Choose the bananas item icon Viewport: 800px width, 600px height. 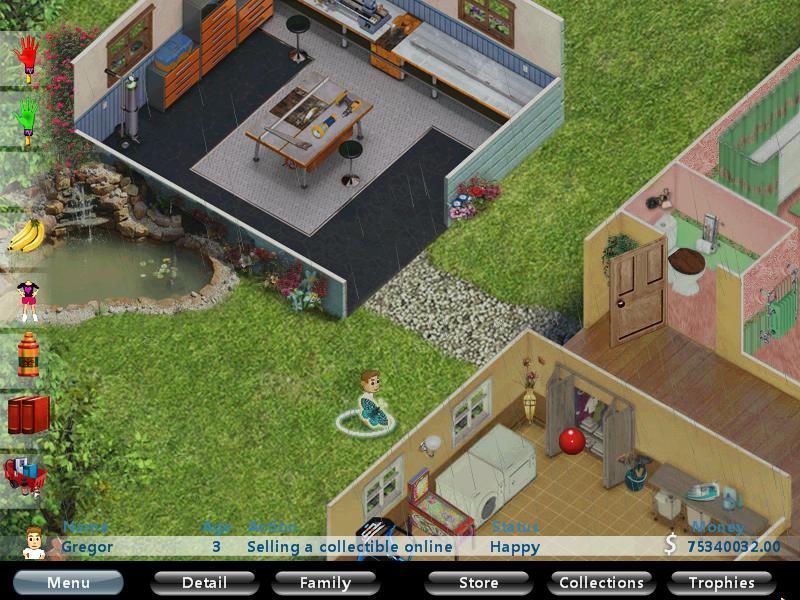tap(27, 236)
